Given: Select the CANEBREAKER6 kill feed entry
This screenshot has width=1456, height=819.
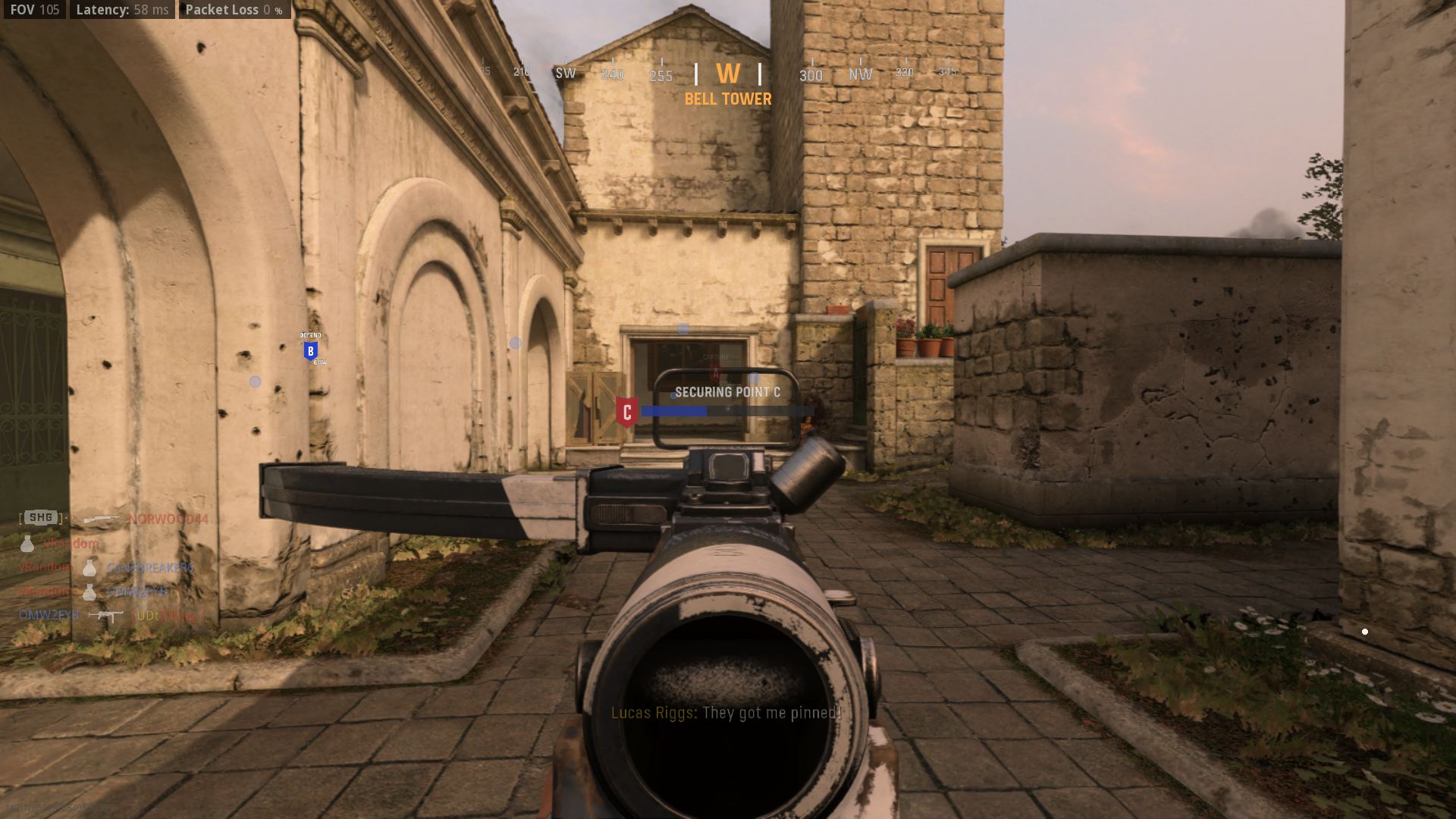Looking at the screenshot, I should [149, 567].
